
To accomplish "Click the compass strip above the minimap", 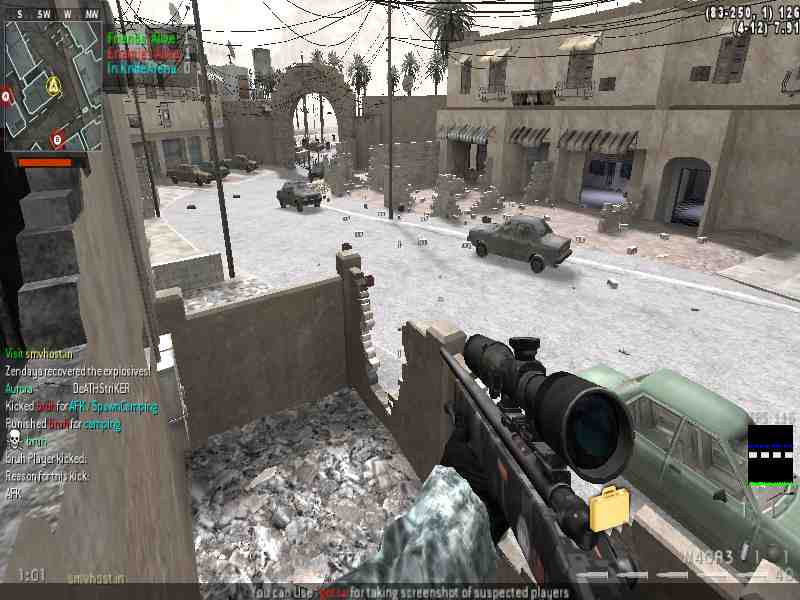I will tap(53, 15).
